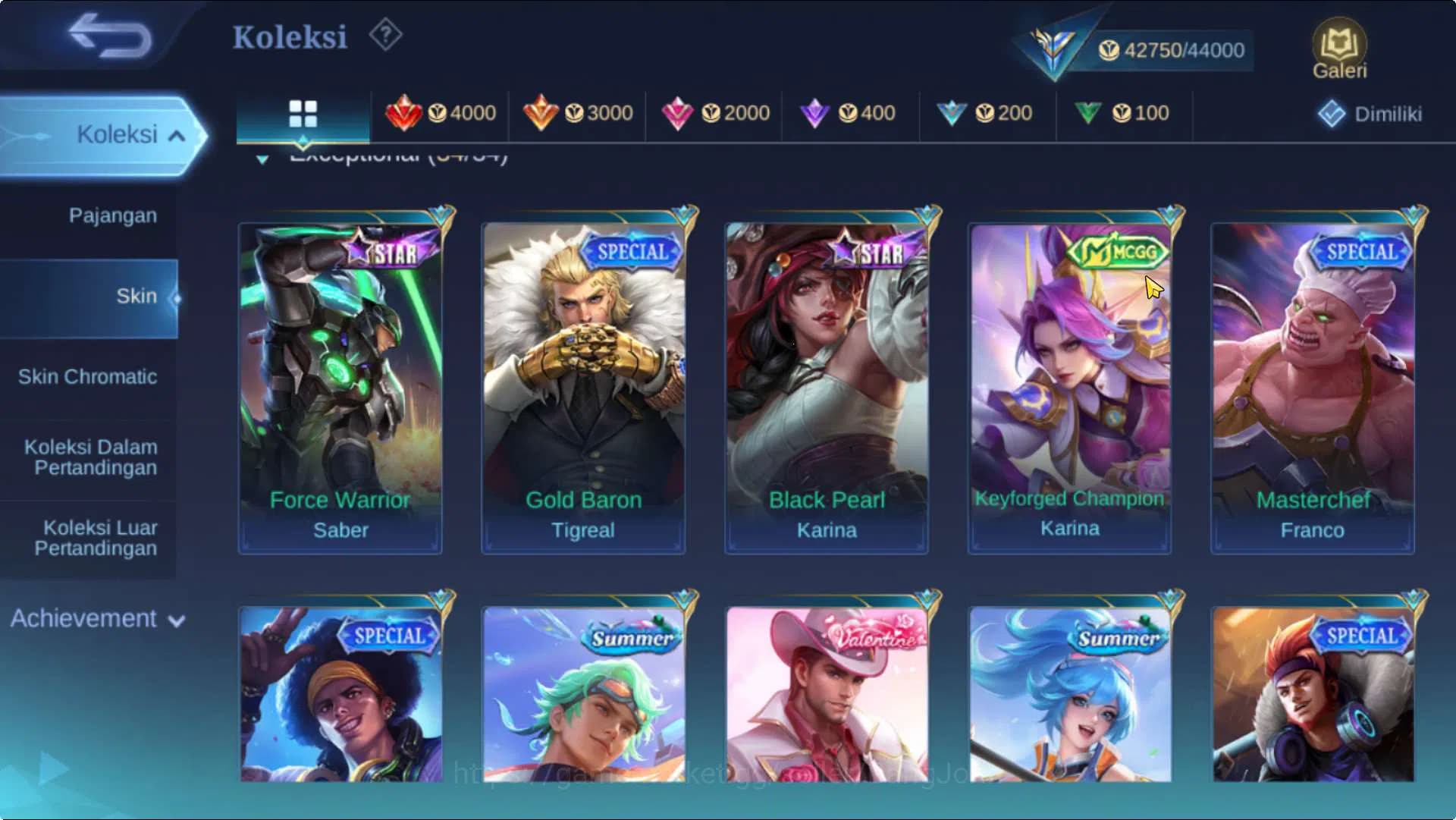This screenshot has width=1456, height=820.
Task: Select the orange 3000 ticket rarity filter
Action: tap(579, 112)
